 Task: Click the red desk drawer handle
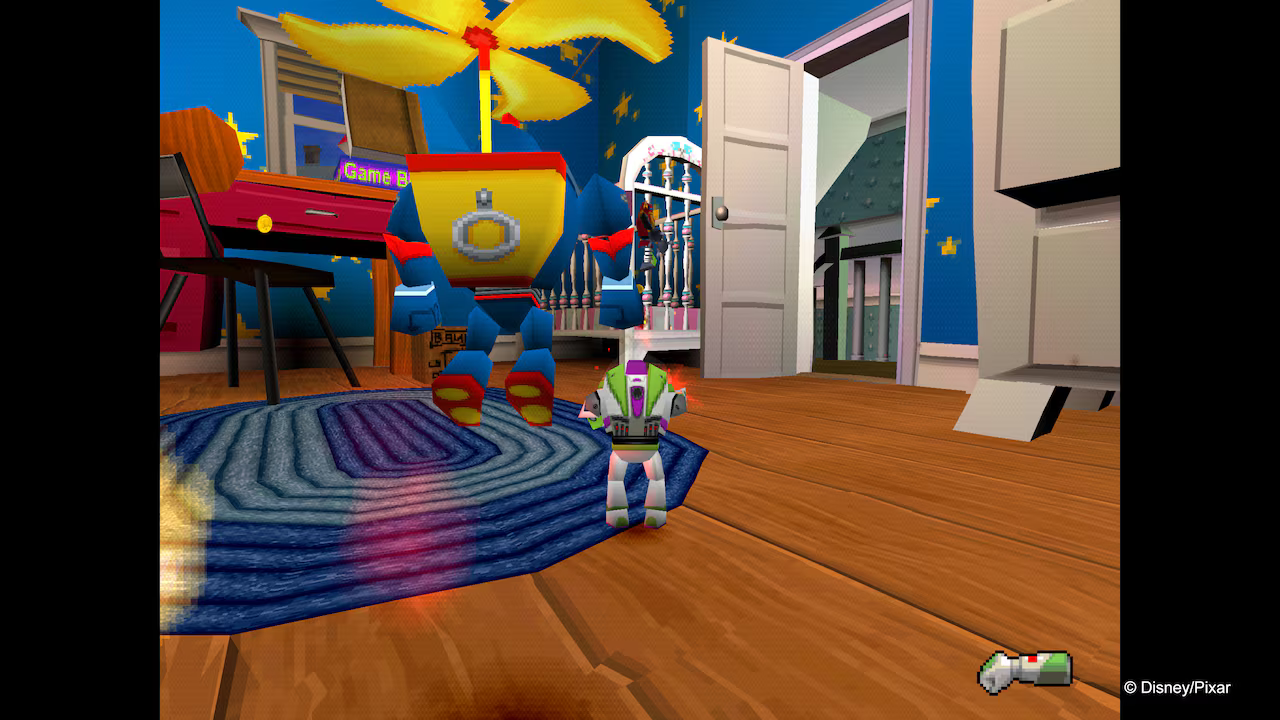point(322,212)
